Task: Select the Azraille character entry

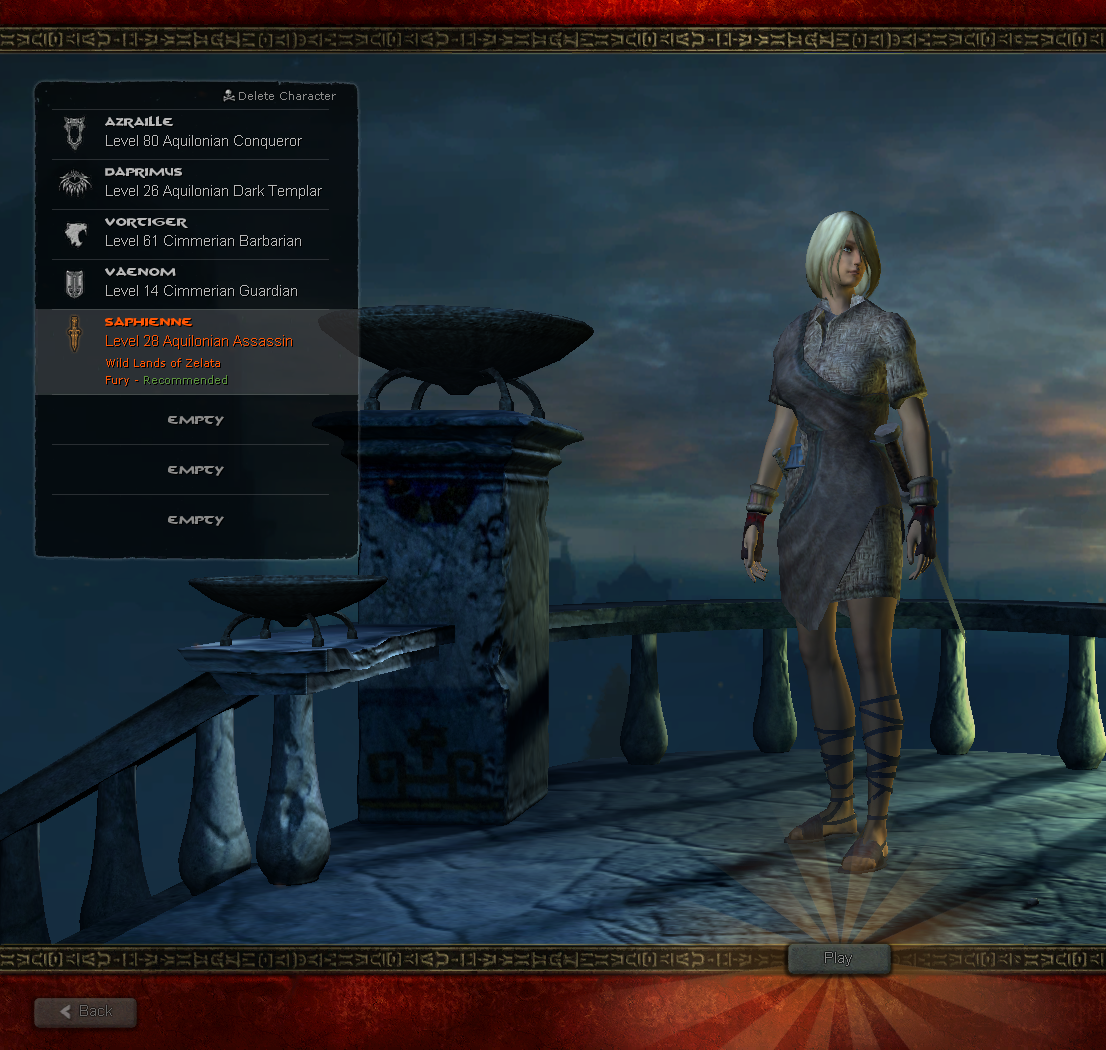Action: [x=190, y=132]
